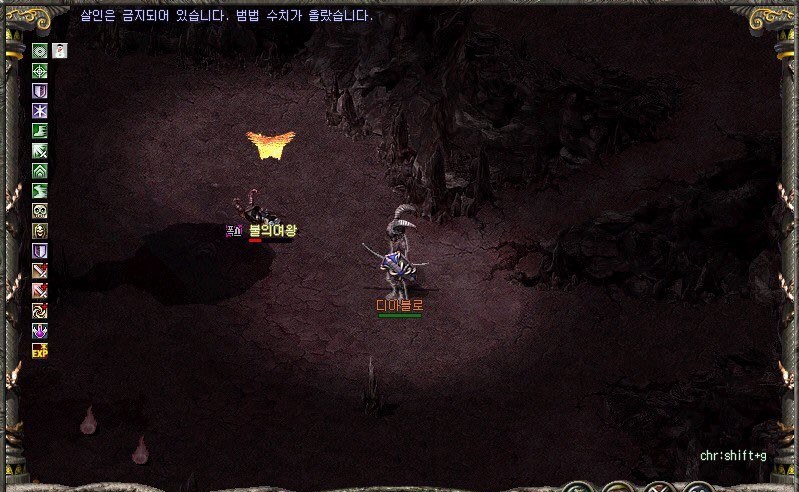Screen dimensions: 799x492
Task: Select the small character portrait icon
Action: (x=60, y=51)
